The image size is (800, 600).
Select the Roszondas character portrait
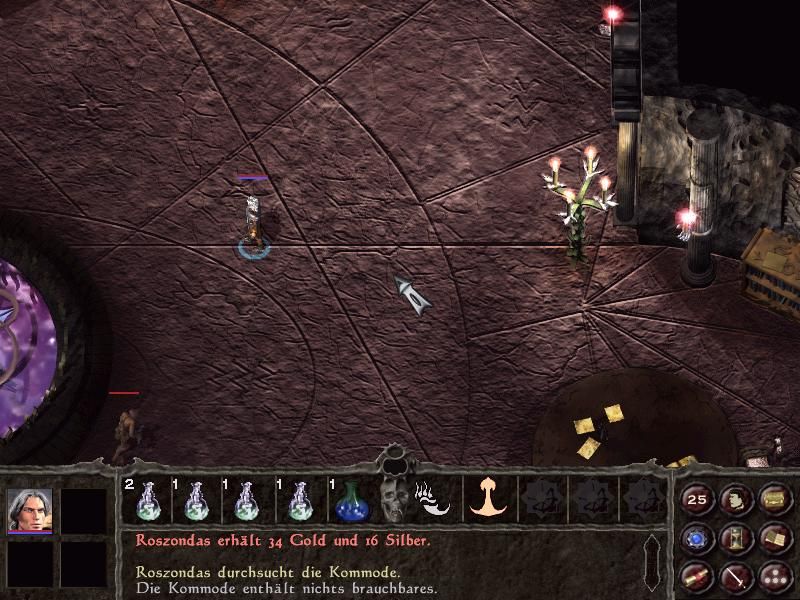pos(29,511)
